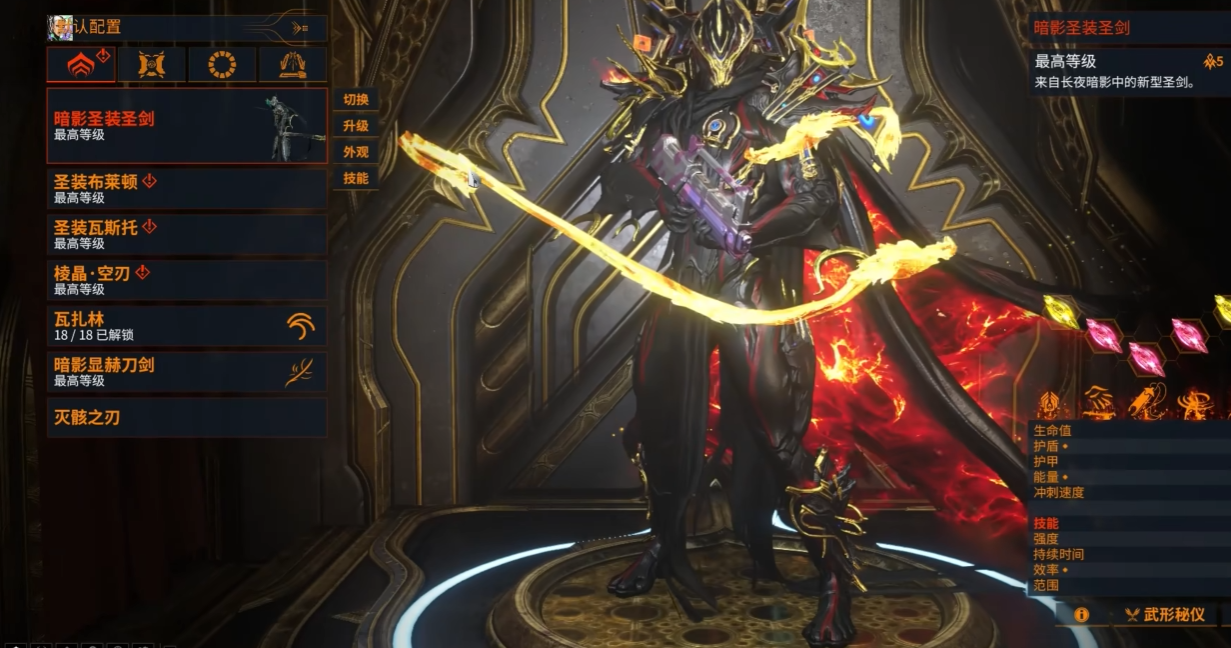Select the yellow archon shard slot

point(1060,311)
